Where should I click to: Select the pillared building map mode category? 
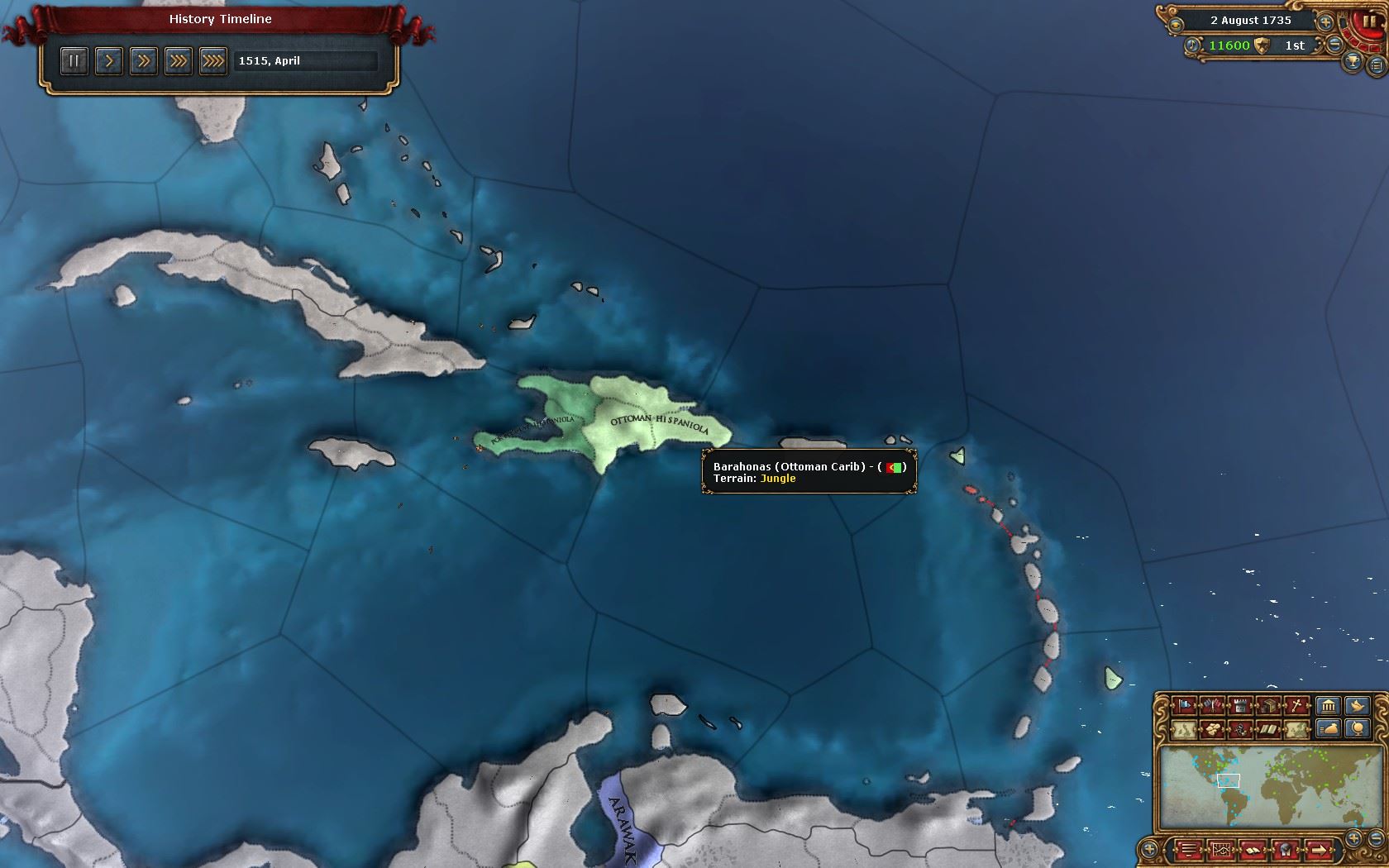(x=1328, y=705)
